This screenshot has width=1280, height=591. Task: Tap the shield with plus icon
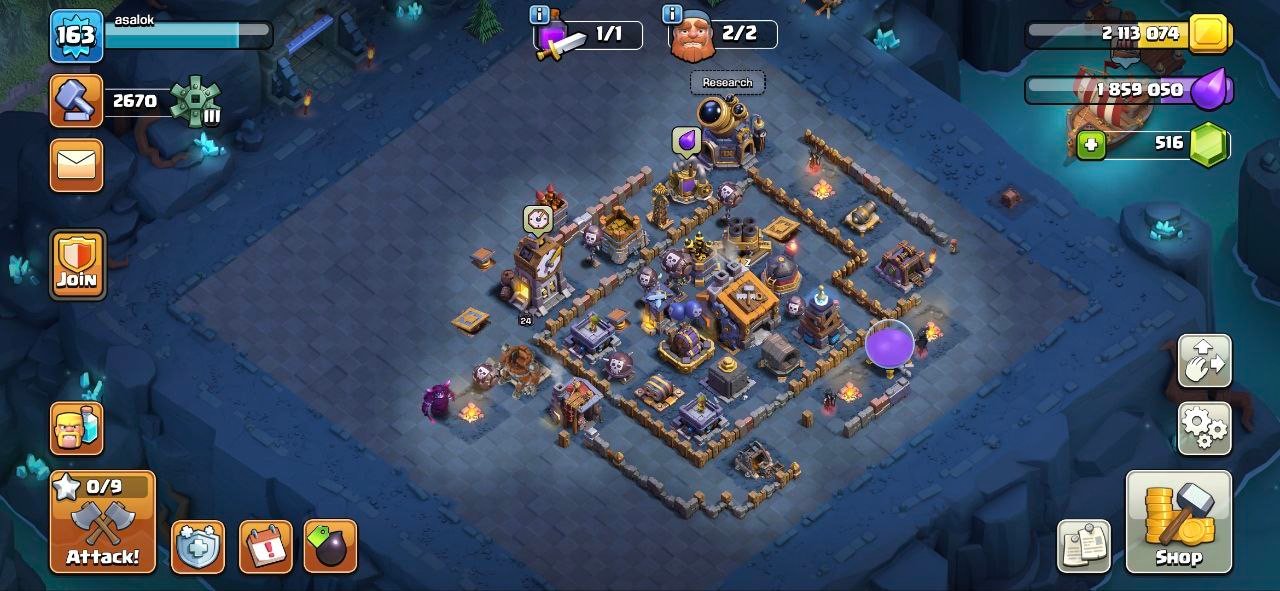pyautogui.click(x=197, y=546)
